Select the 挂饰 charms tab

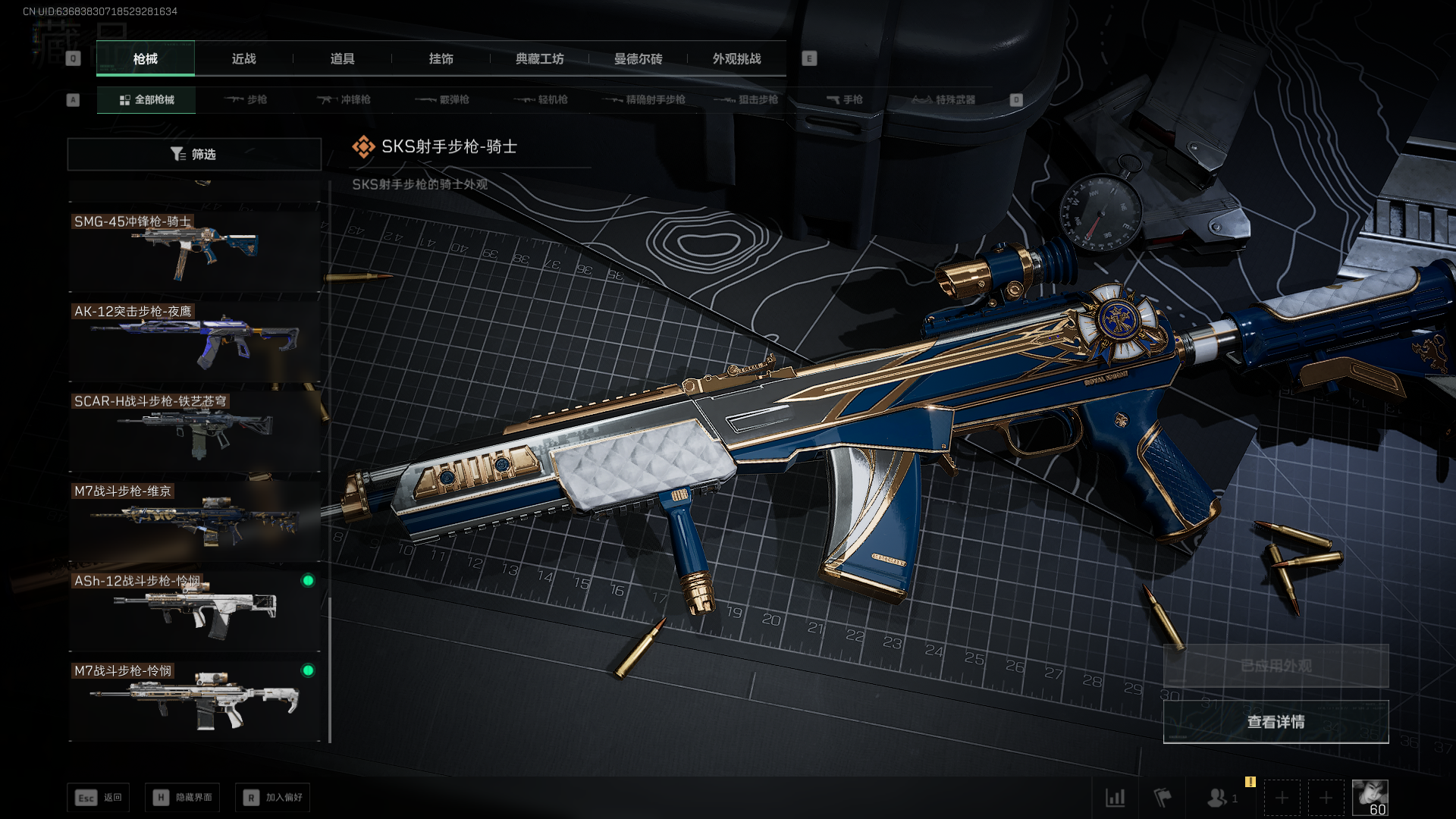click(x=441, y=58)
